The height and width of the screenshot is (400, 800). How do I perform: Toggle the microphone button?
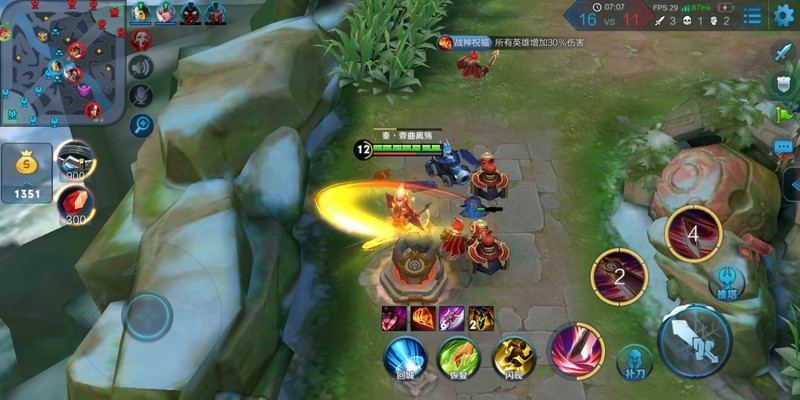coord(141,95)
